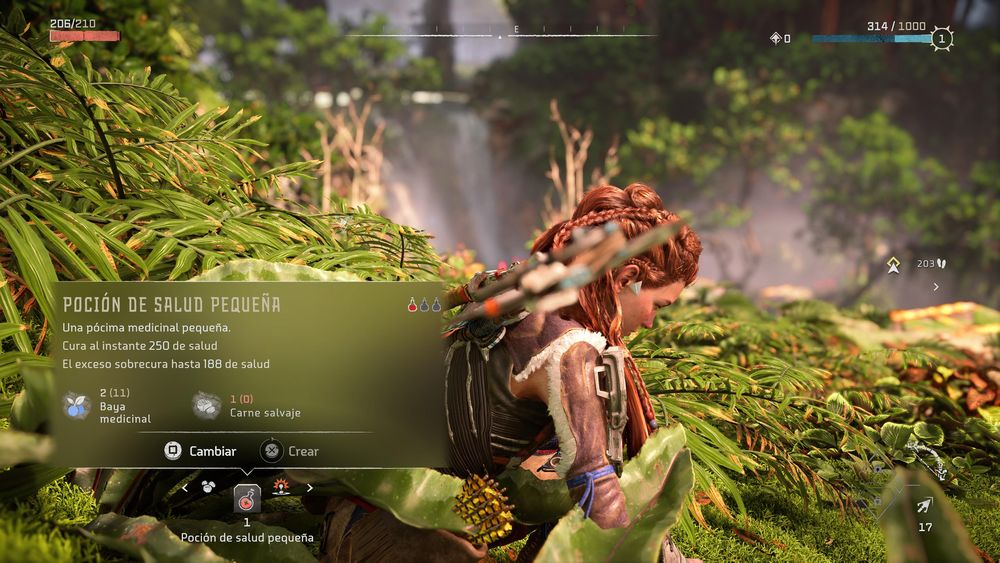Click the right arrow of the tool selector
Screen dimensions: 1000x563
[310, 488]
